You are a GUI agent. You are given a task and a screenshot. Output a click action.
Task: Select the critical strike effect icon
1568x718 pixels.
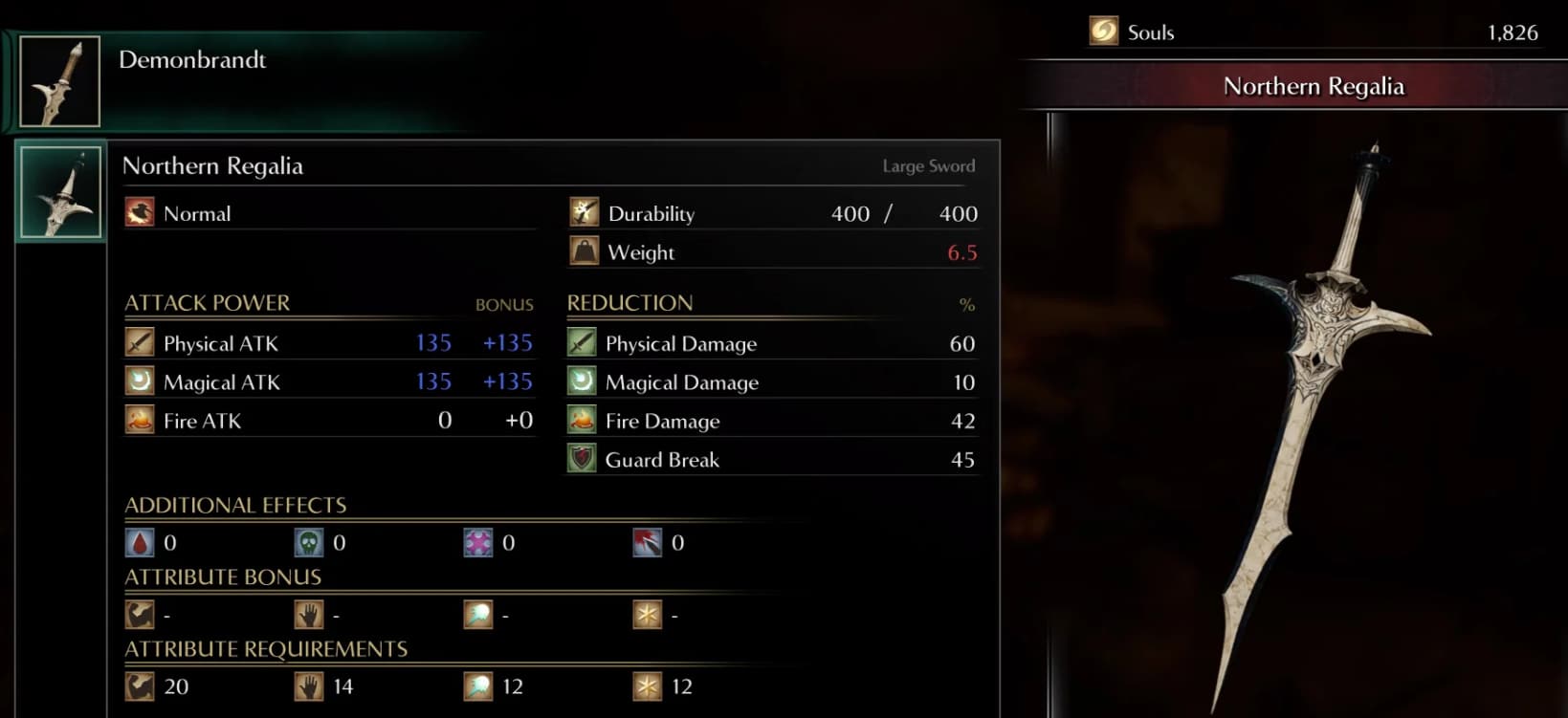(649, 541)
